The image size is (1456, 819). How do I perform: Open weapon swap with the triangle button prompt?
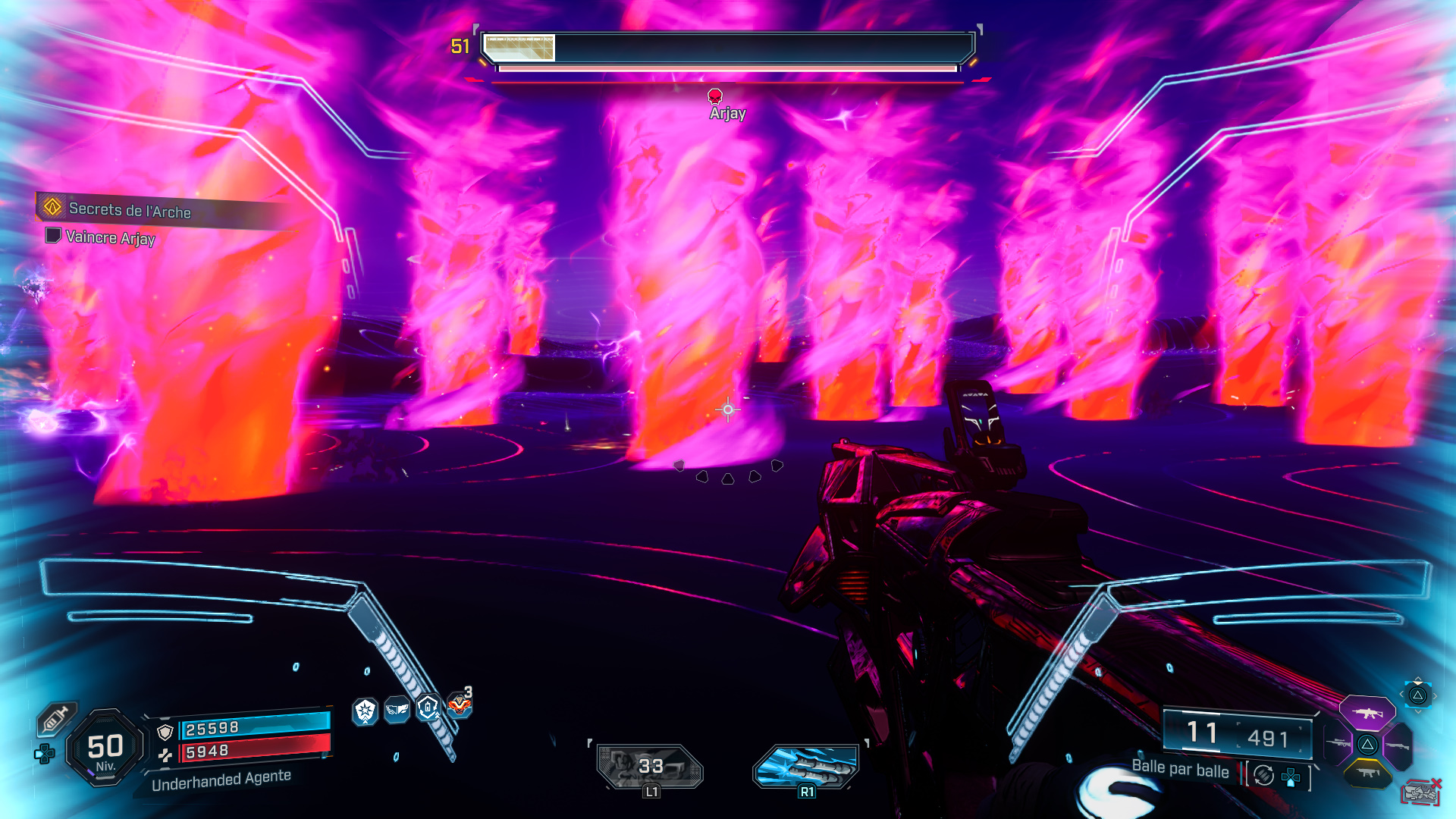[1418, 695]
